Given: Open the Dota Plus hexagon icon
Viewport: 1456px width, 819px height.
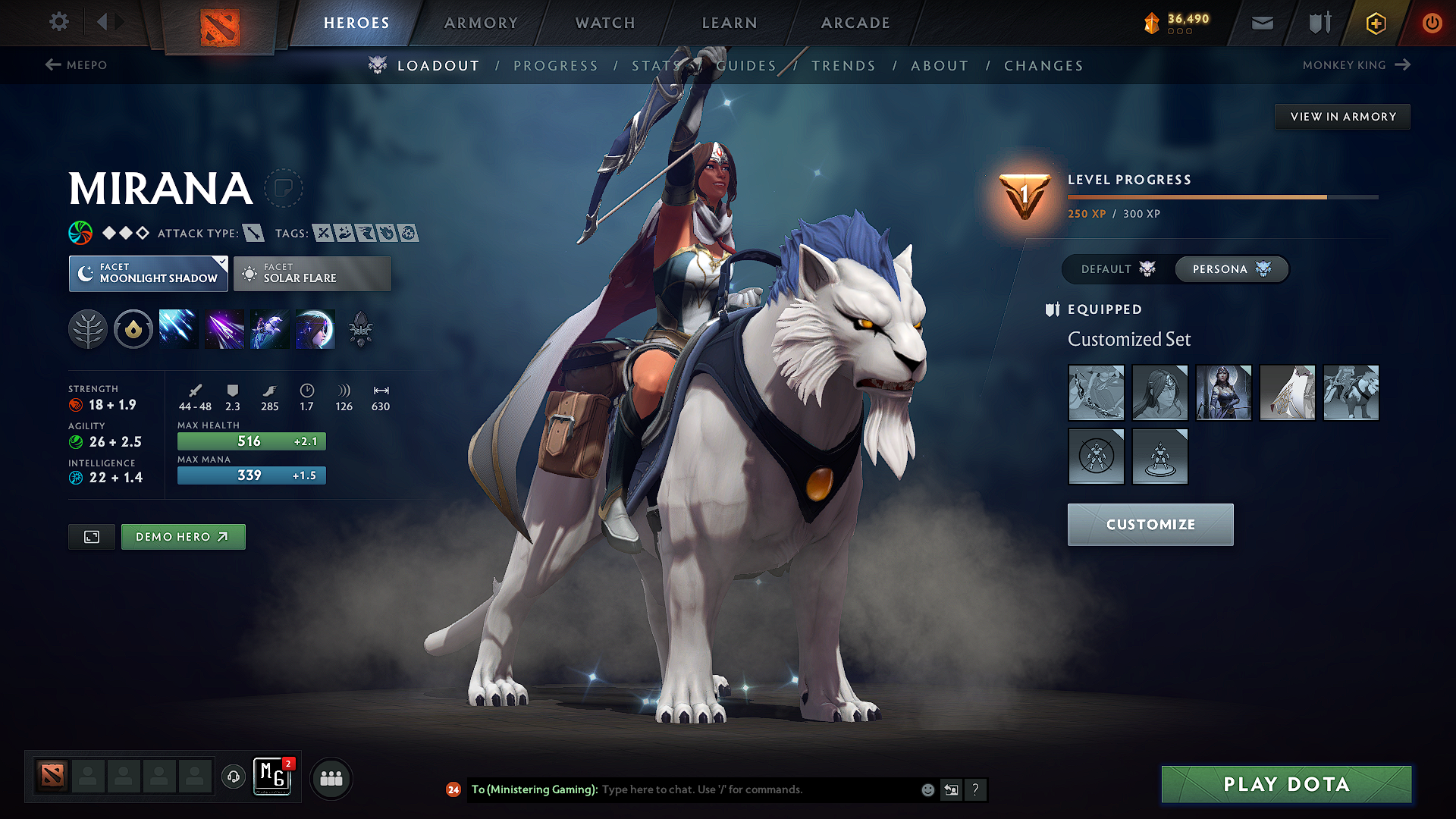Looking at the screenshot, I should click(1375, 24).
